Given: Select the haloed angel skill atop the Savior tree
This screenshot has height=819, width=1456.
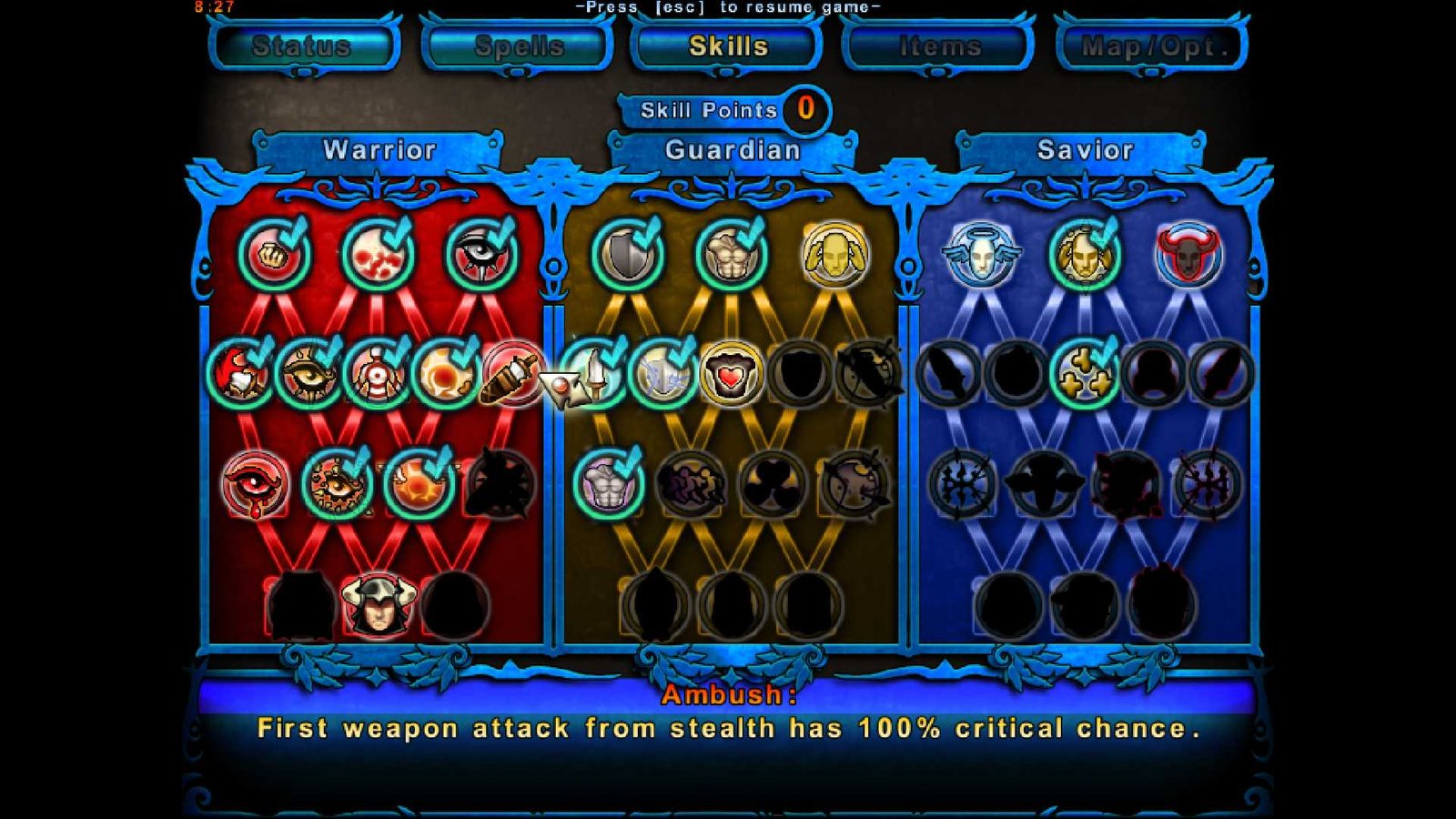Looking at the screenshot, I should [x=983, y=256].
